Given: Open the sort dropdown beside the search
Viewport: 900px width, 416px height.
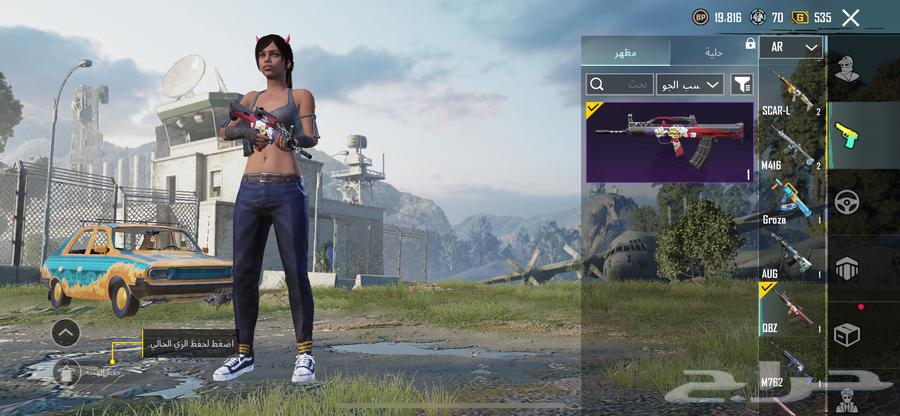Looking at the screenshot, I should [x=690, y=85].
